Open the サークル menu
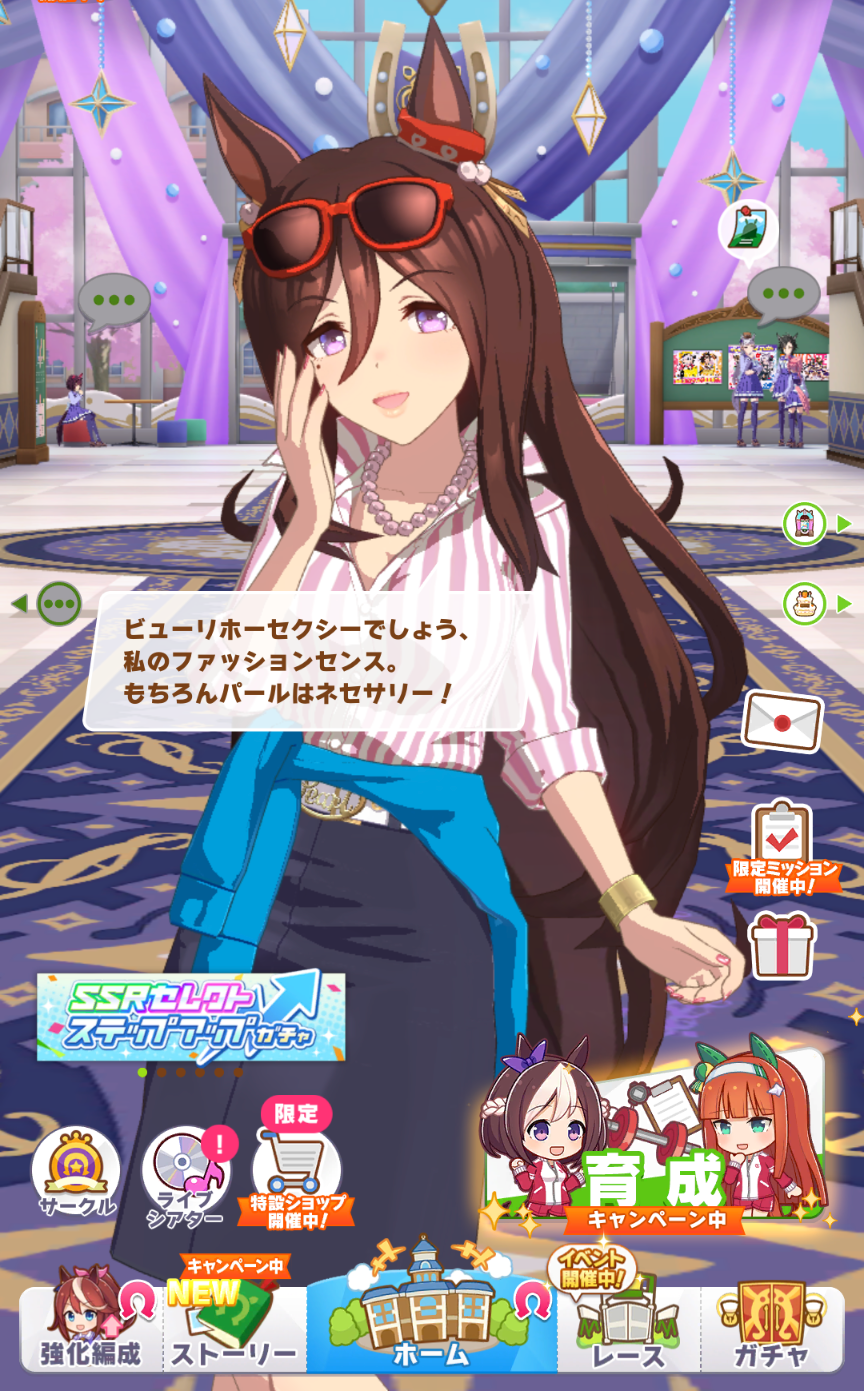The image size is (864, 1391). click(x=77, y=1172)
